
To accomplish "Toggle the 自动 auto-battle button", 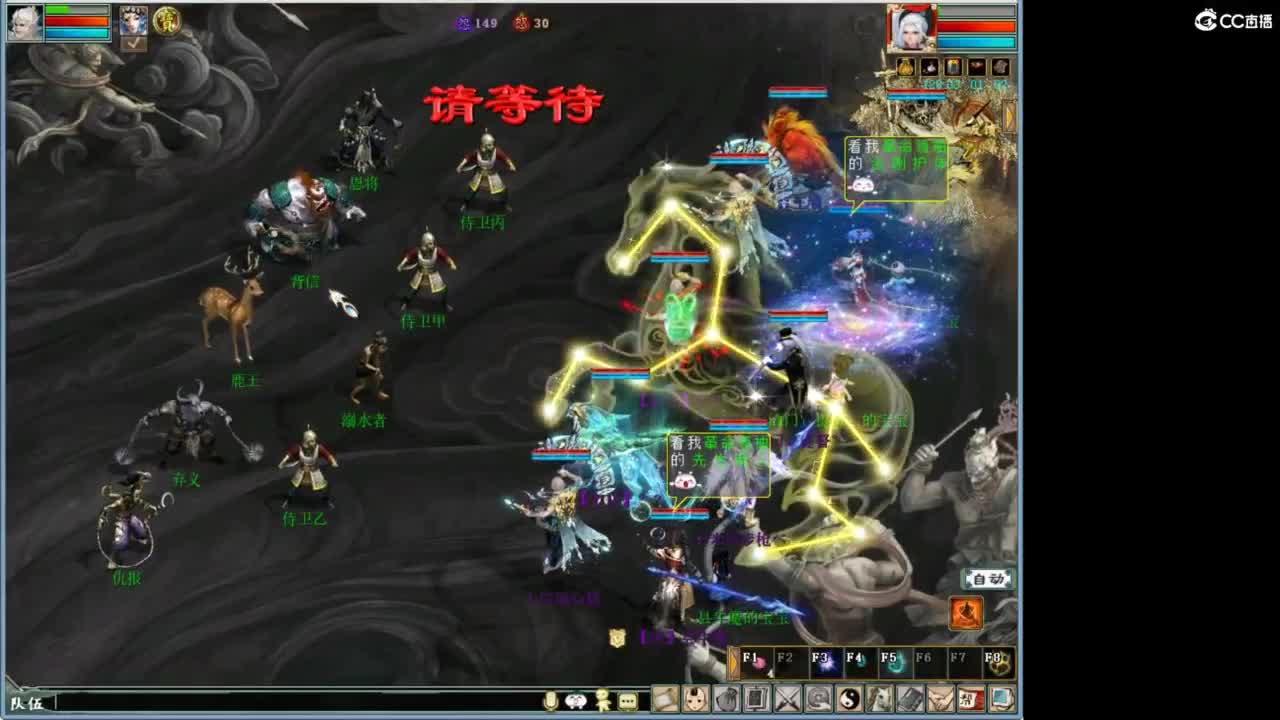I will tap(986, 578).
